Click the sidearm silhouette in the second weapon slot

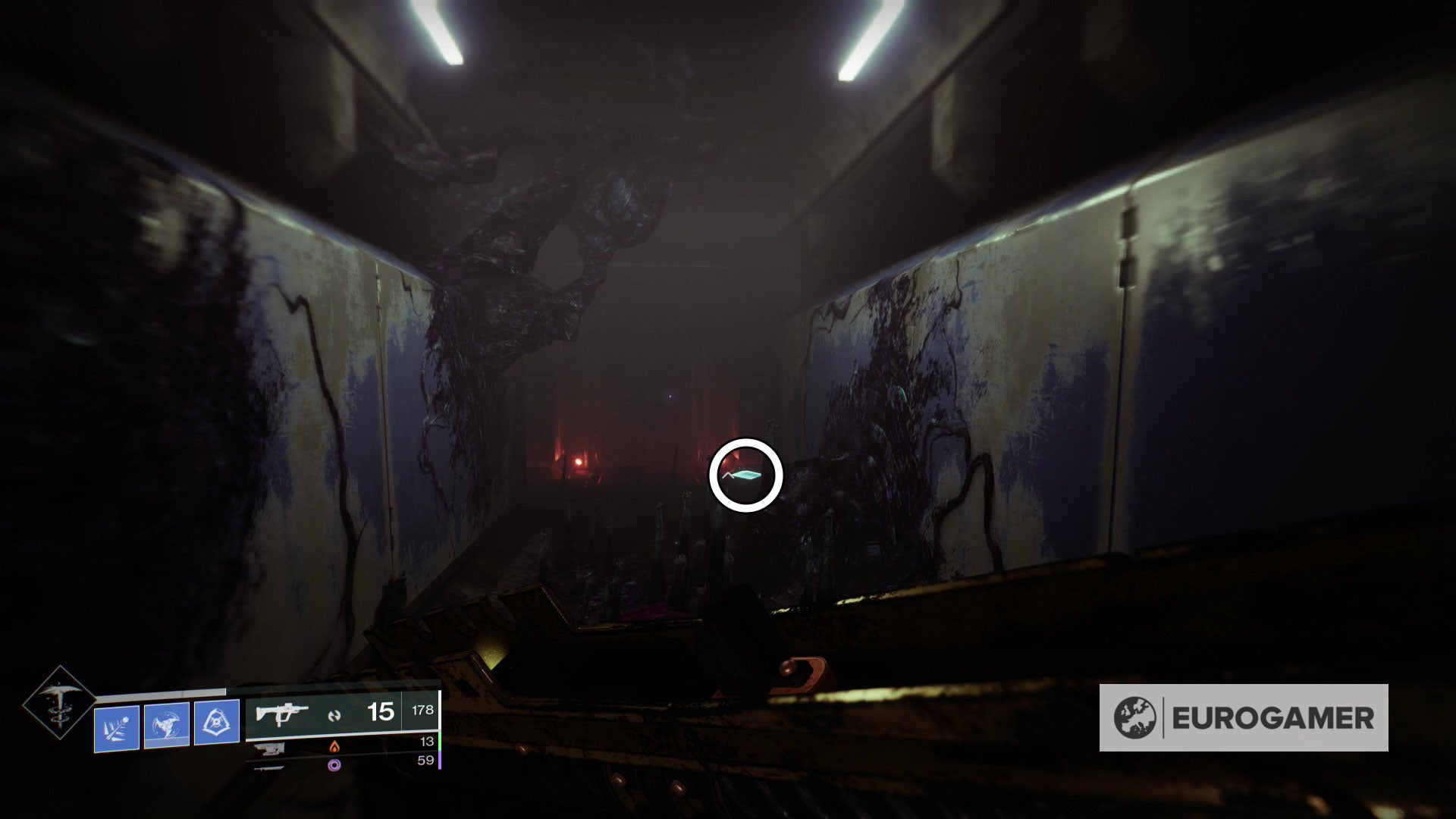(271, 748)
